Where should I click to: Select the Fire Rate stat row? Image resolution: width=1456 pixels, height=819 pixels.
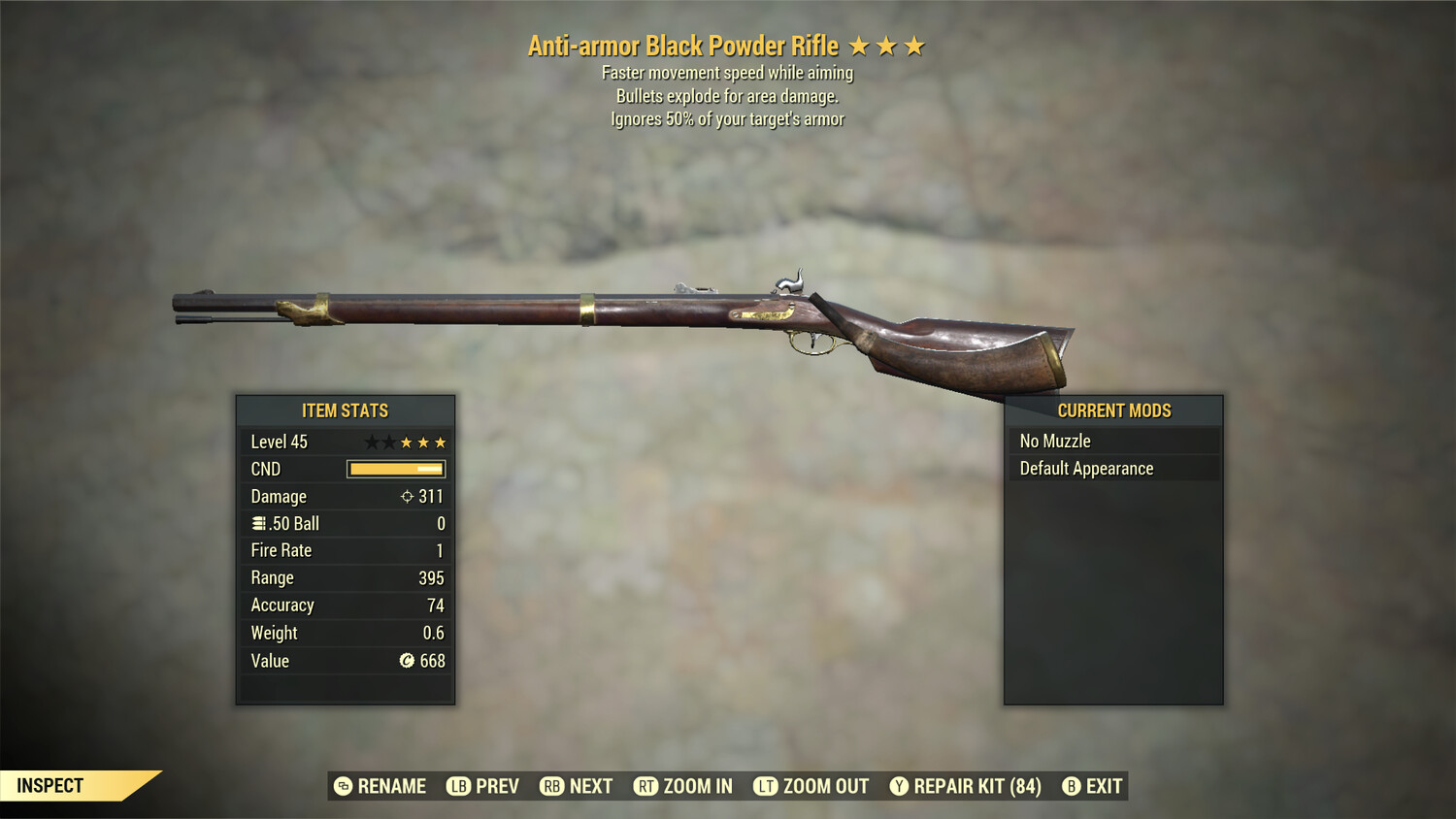(345, 550)
